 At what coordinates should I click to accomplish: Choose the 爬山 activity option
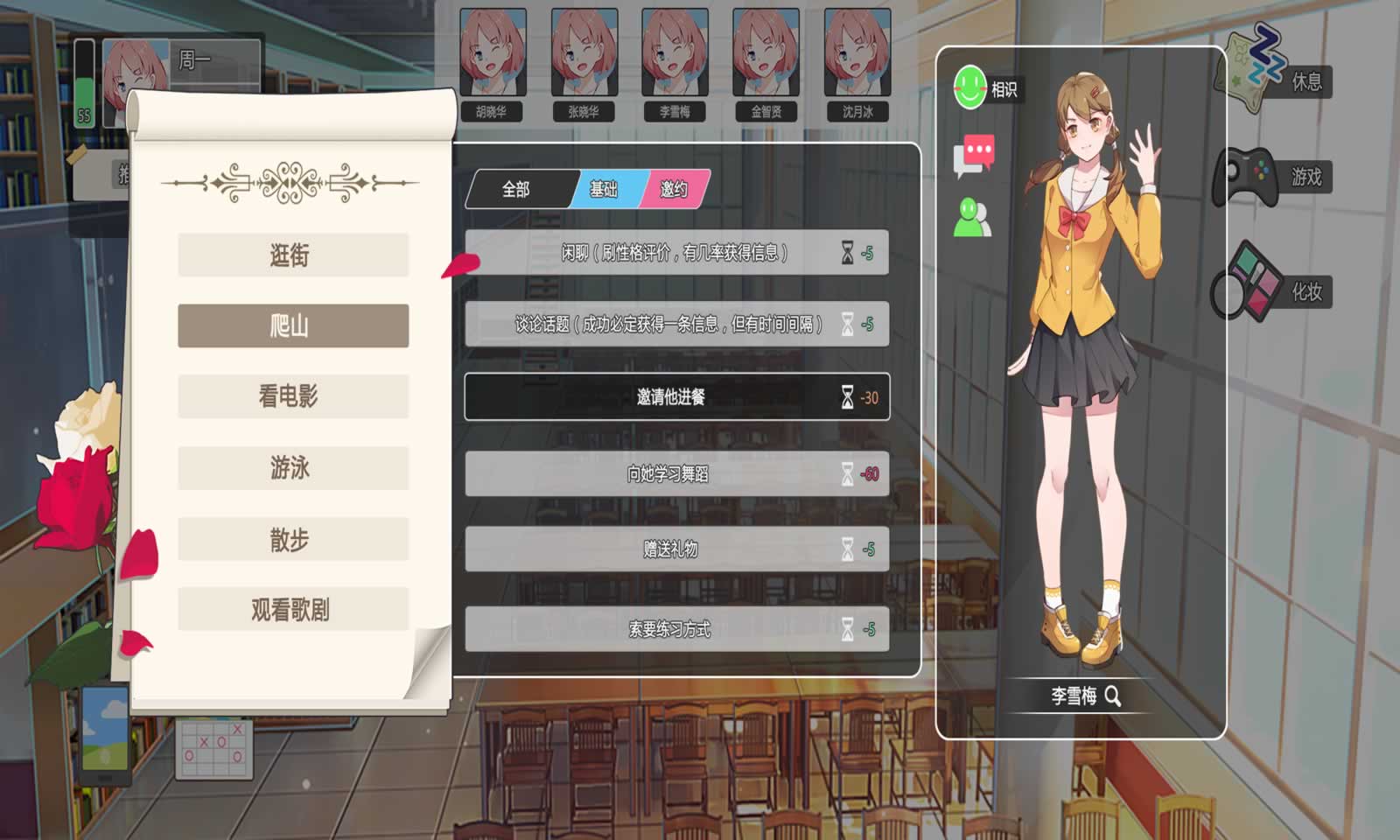[292, 325]
